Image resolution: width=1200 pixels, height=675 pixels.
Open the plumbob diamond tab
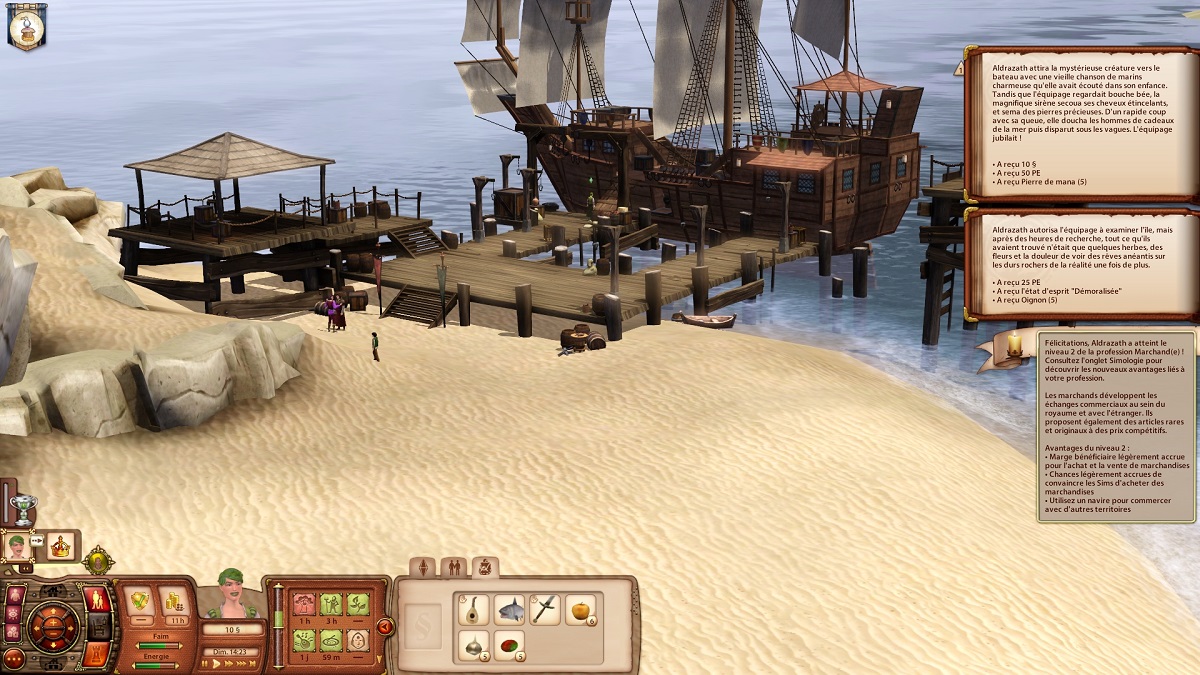click(423, 568)
